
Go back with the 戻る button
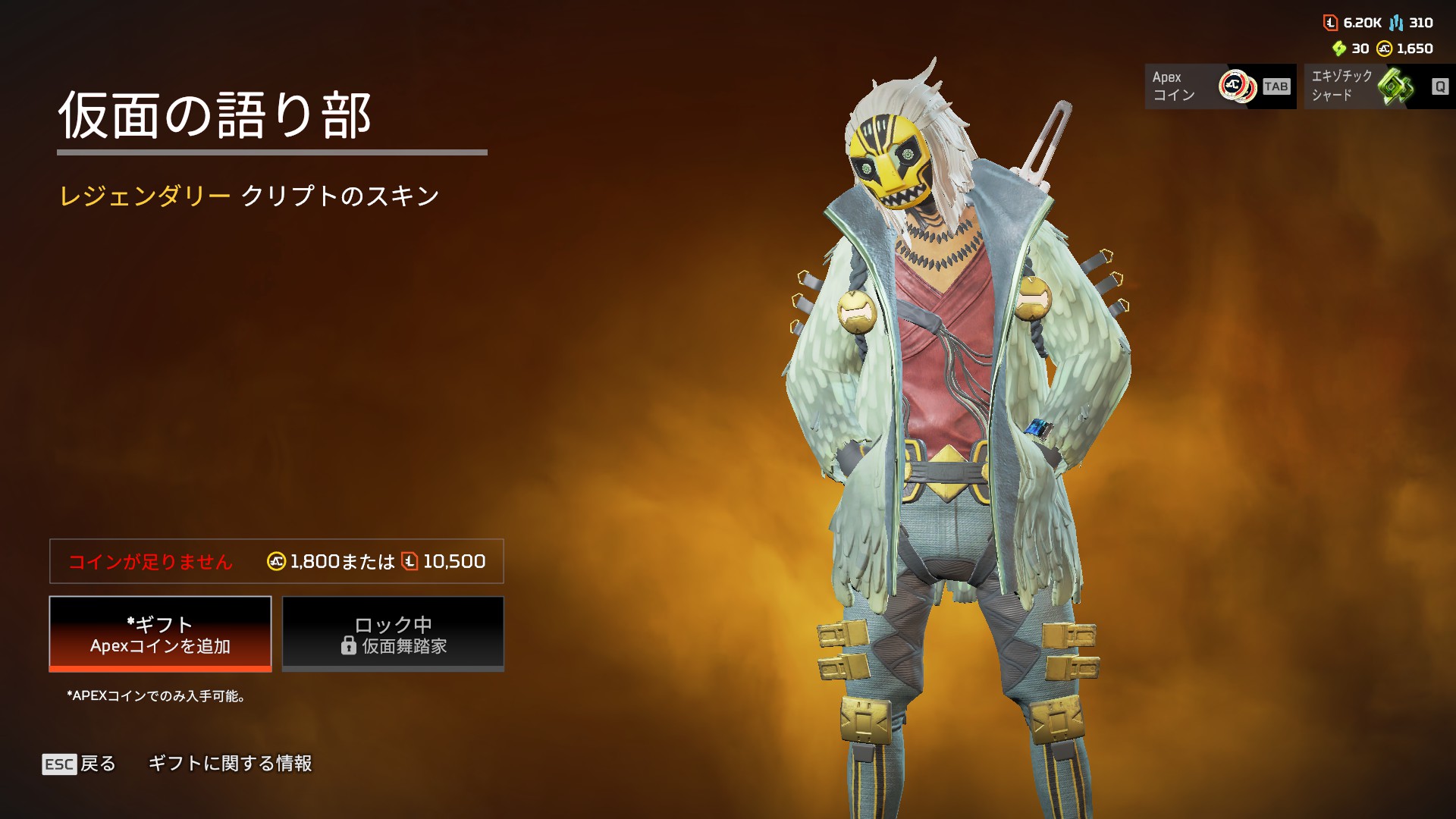[80, 764]
